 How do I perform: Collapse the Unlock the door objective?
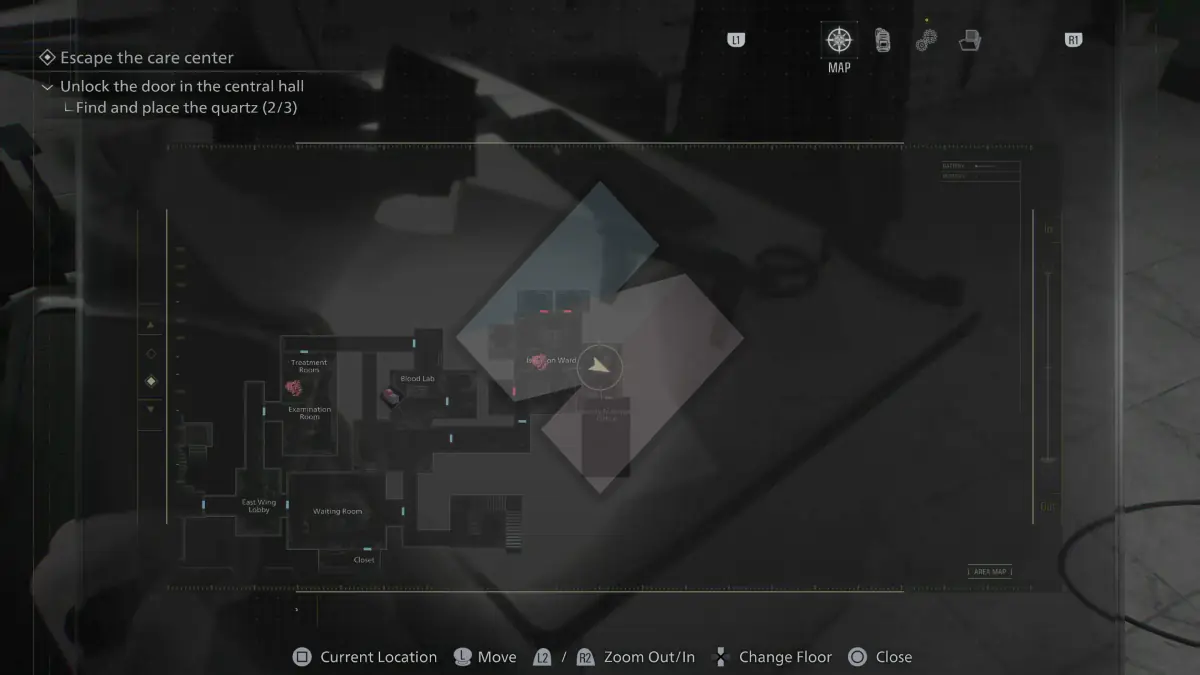(x=47, y=87)
